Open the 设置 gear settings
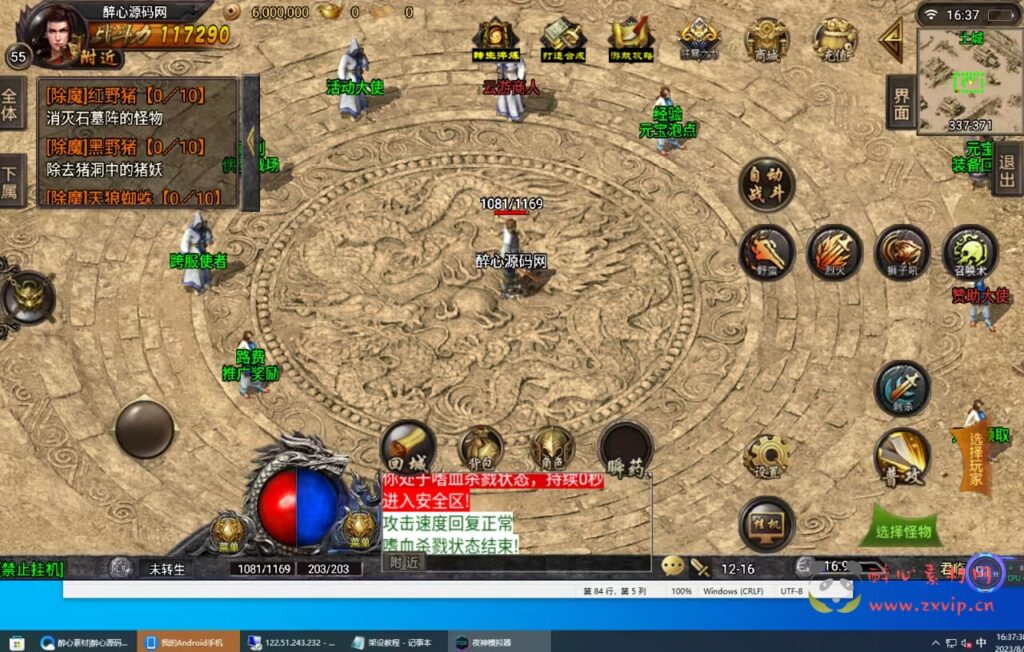The width and height of the screenshot is (1024, 652). 767,458
